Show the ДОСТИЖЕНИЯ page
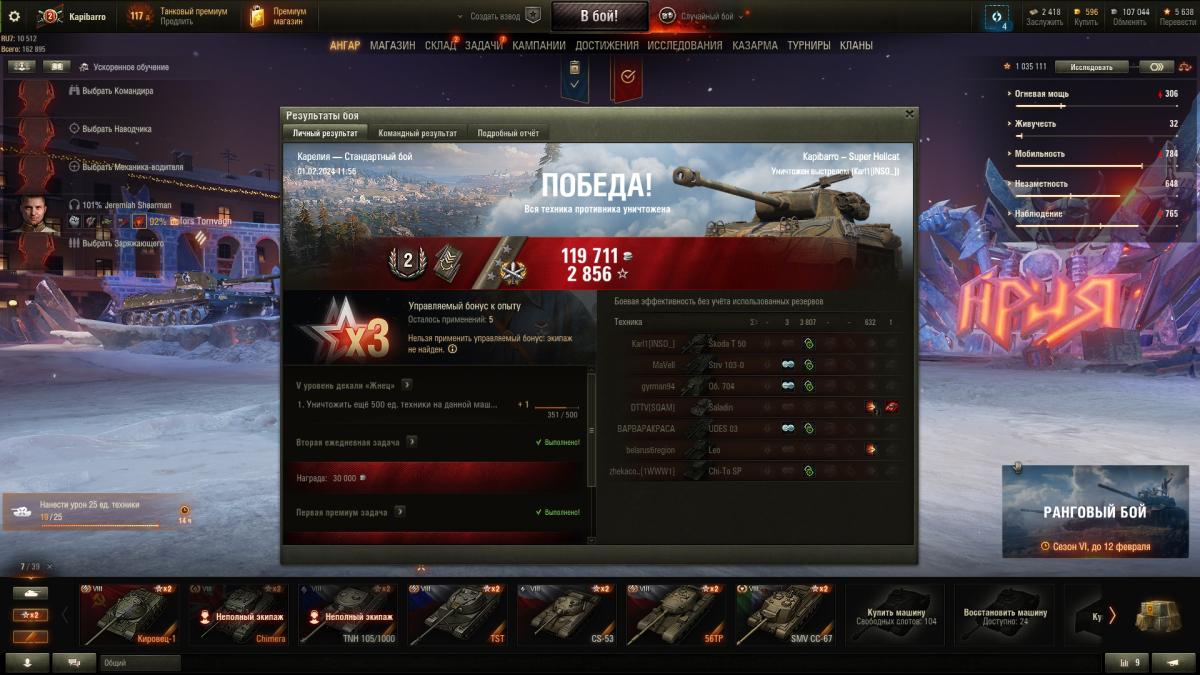 607,45
